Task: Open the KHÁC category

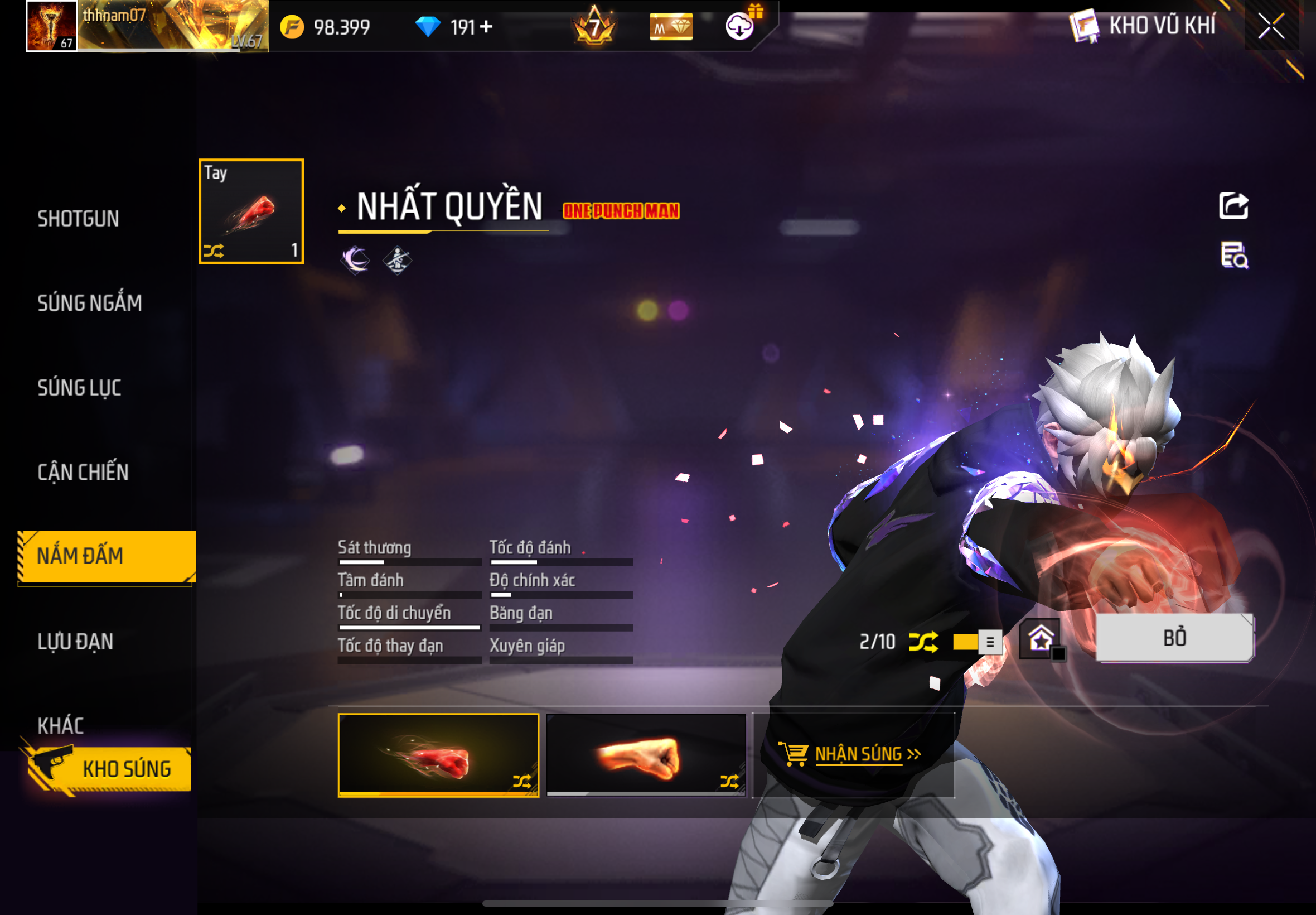Action: click(x=61, y=725)
